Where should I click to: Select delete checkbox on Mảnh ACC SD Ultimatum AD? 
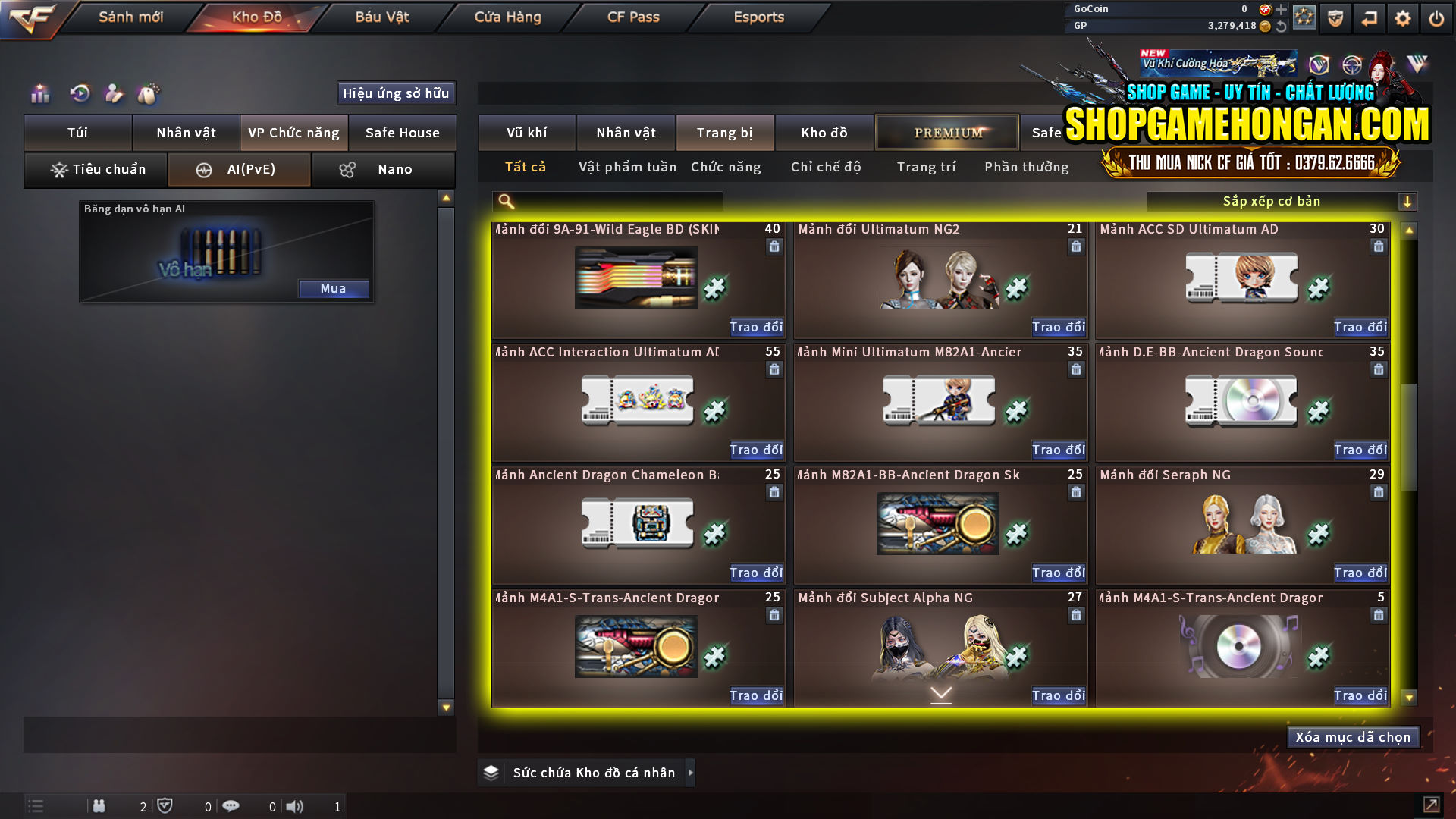click(1378, 246)
